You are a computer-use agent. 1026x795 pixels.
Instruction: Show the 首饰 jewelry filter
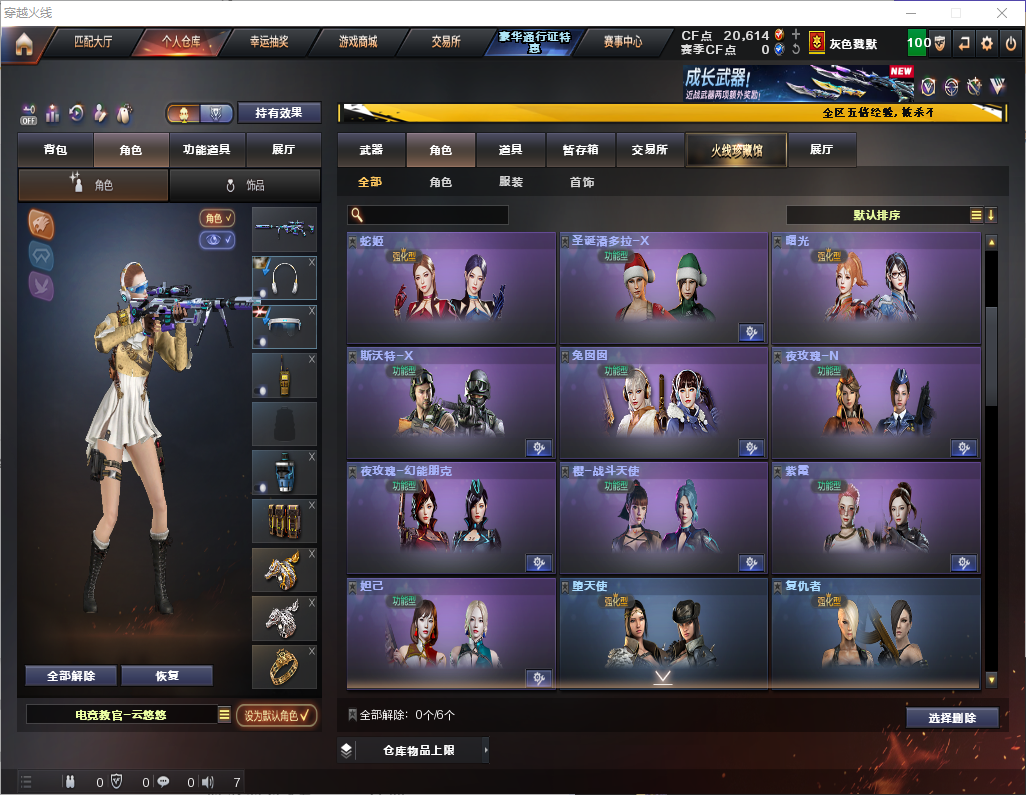pos(582,182)
